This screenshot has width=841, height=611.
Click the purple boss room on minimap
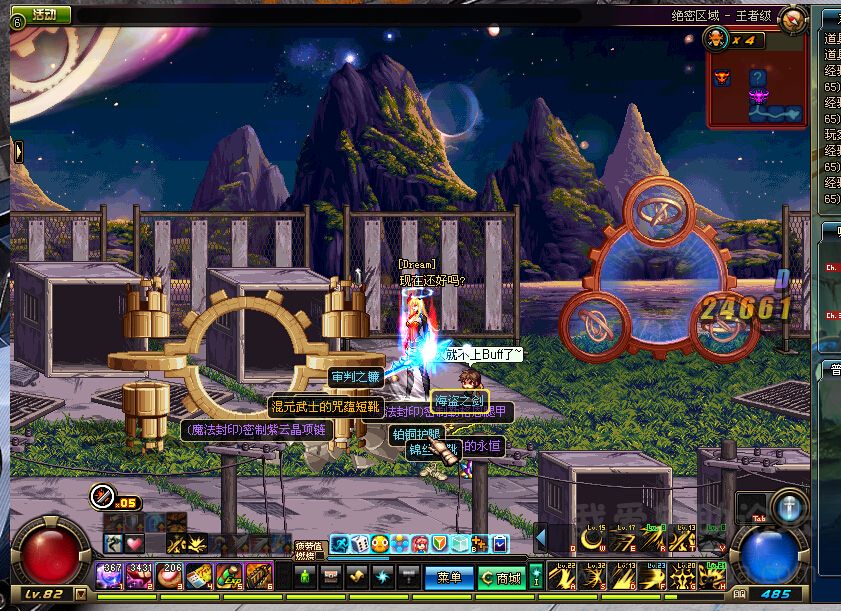coord(759,96)
